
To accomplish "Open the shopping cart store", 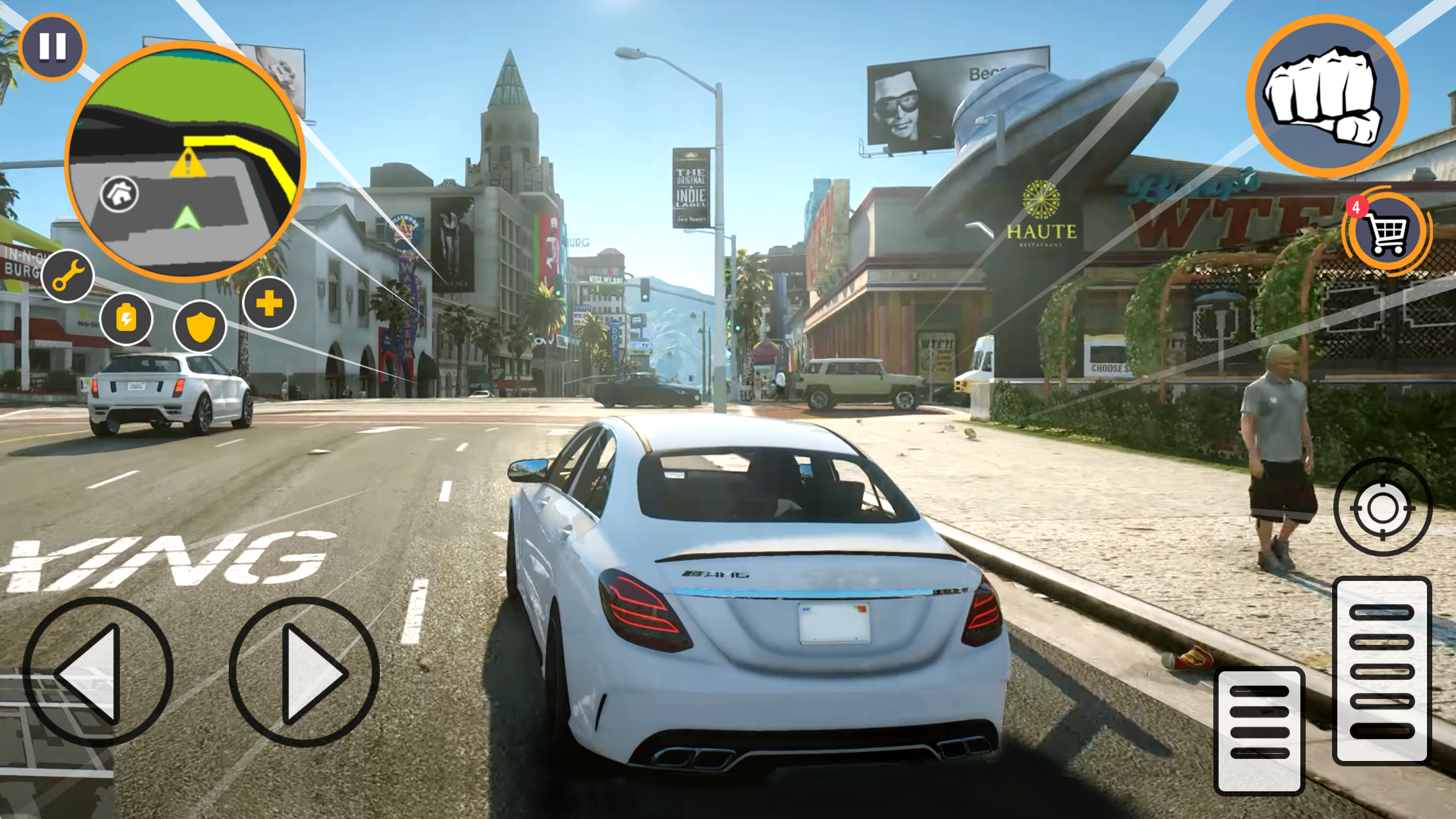I will click(x=1387, y=233).
